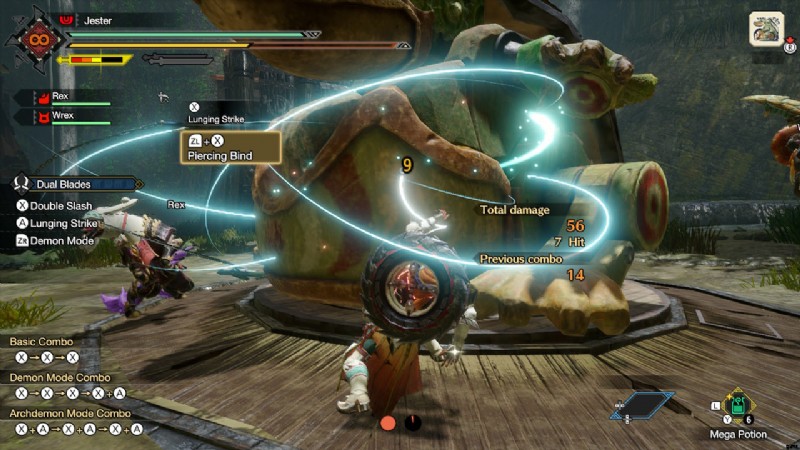Viewport: 800px width, 450px height.
Task: Click the orange Wirebug charge icon
Action: pos(388,423)
